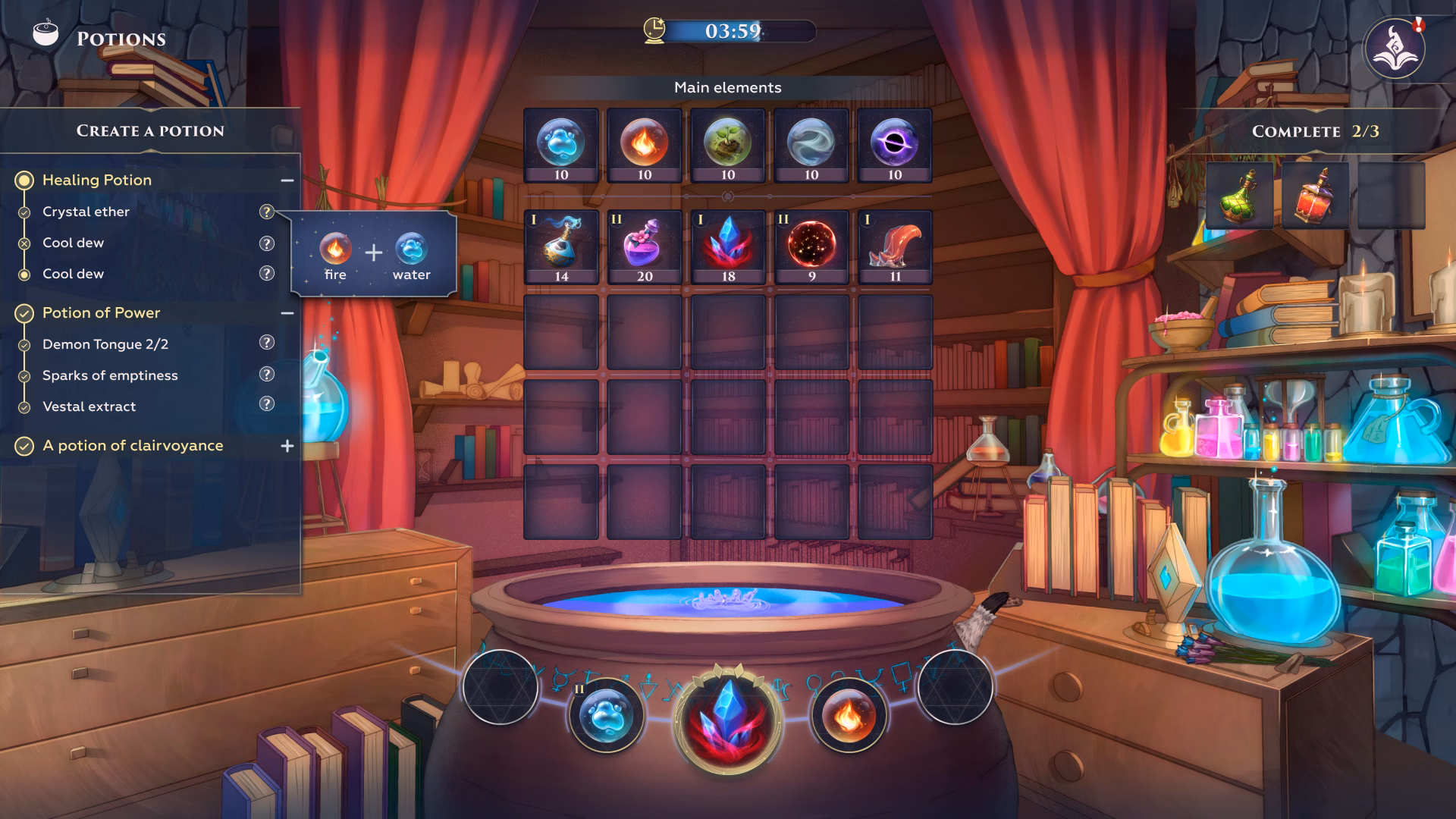Switch to the Main elements section

[727, 87]
